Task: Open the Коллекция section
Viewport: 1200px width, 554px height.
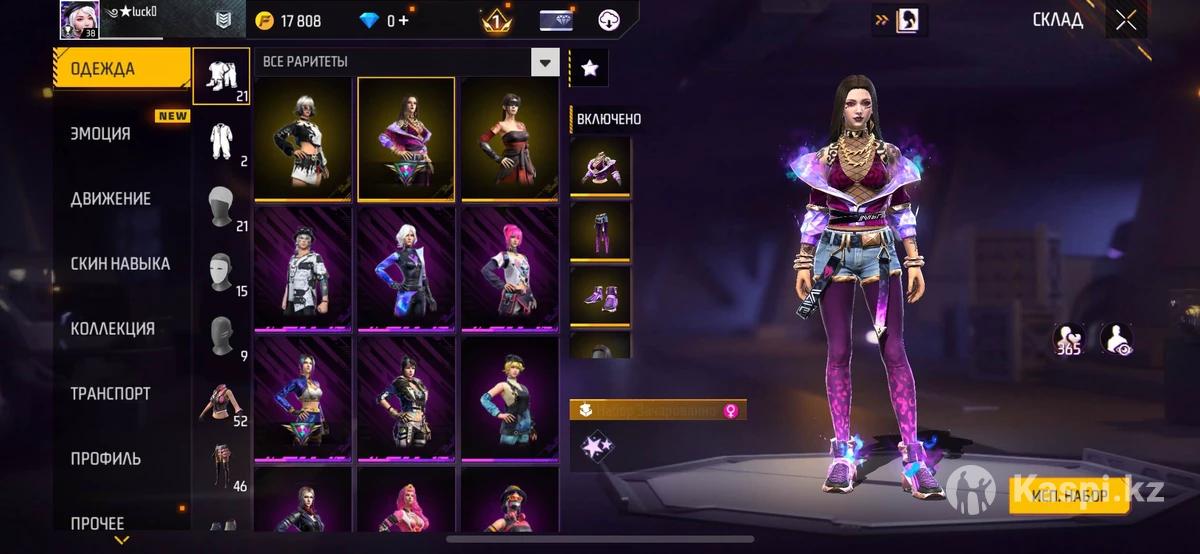Action: point(112,329)
